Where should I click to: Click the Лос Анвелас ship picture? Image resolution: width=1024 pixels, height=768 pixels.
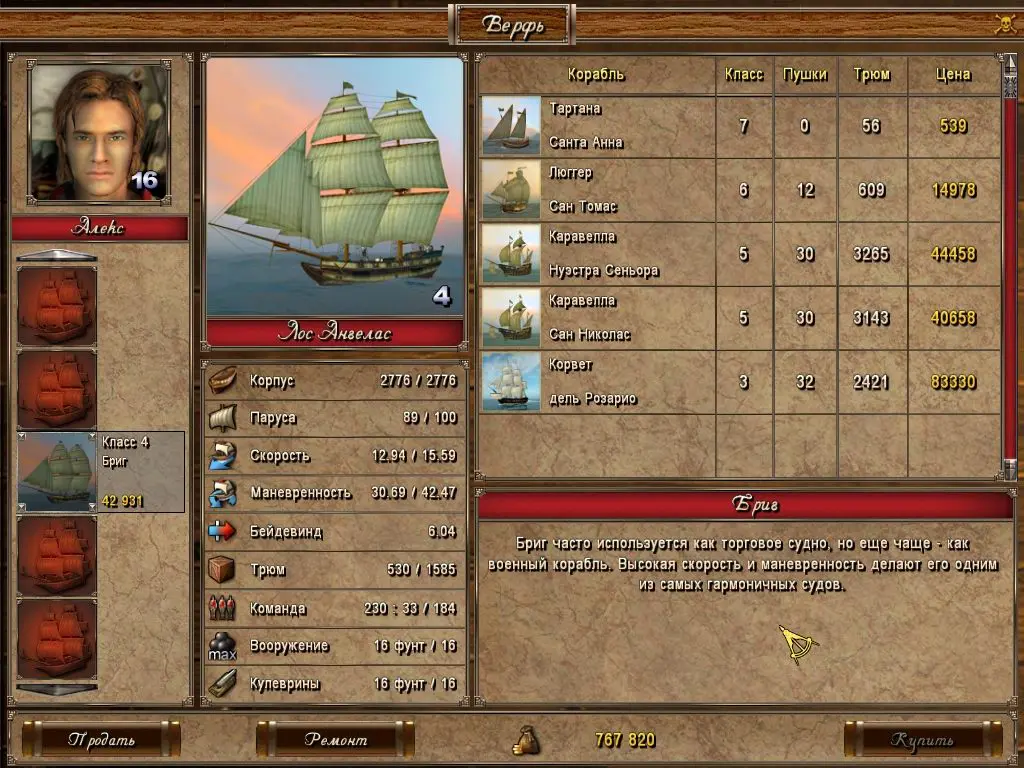click(335, 187)
